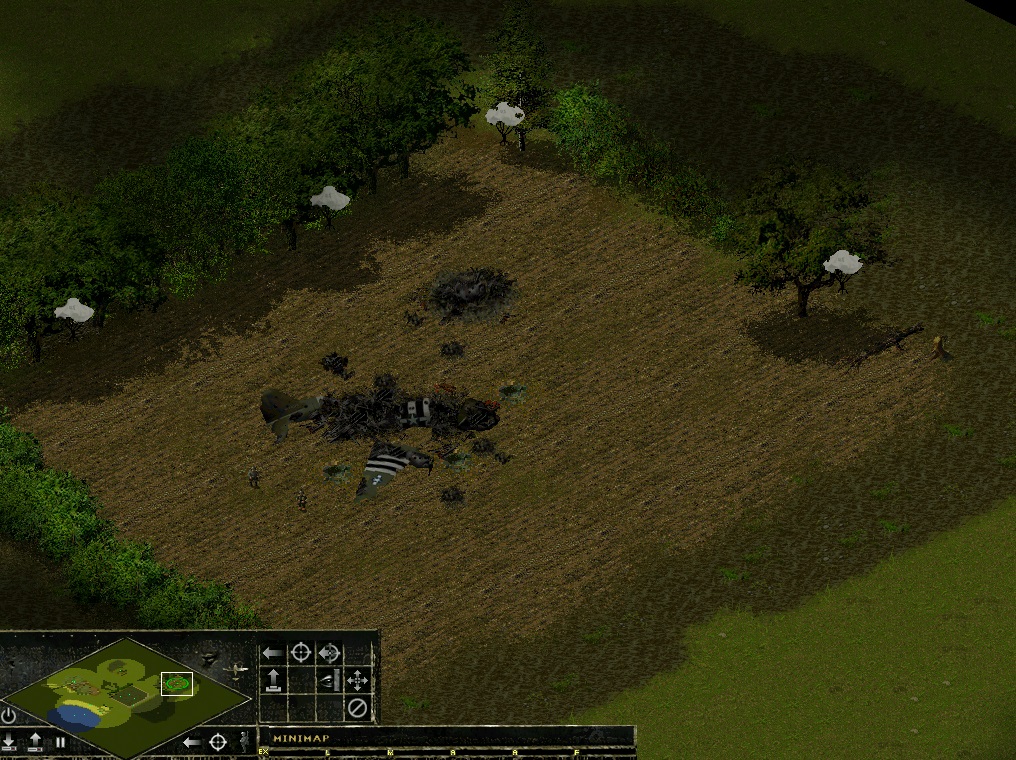Activate the up-arrow unload command in the grid
1016x760 pixels.
pos(272,681)
